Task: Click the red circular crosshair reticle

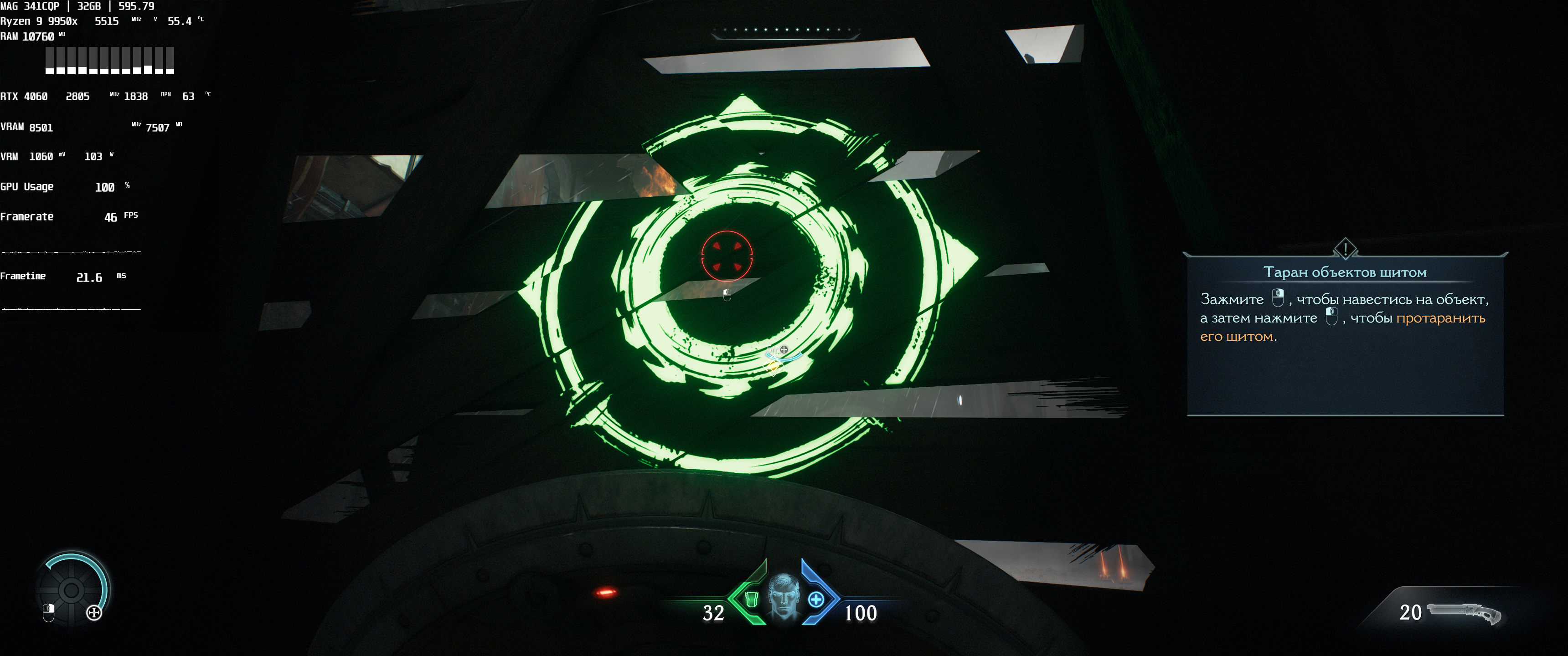Action: point(727,256)
